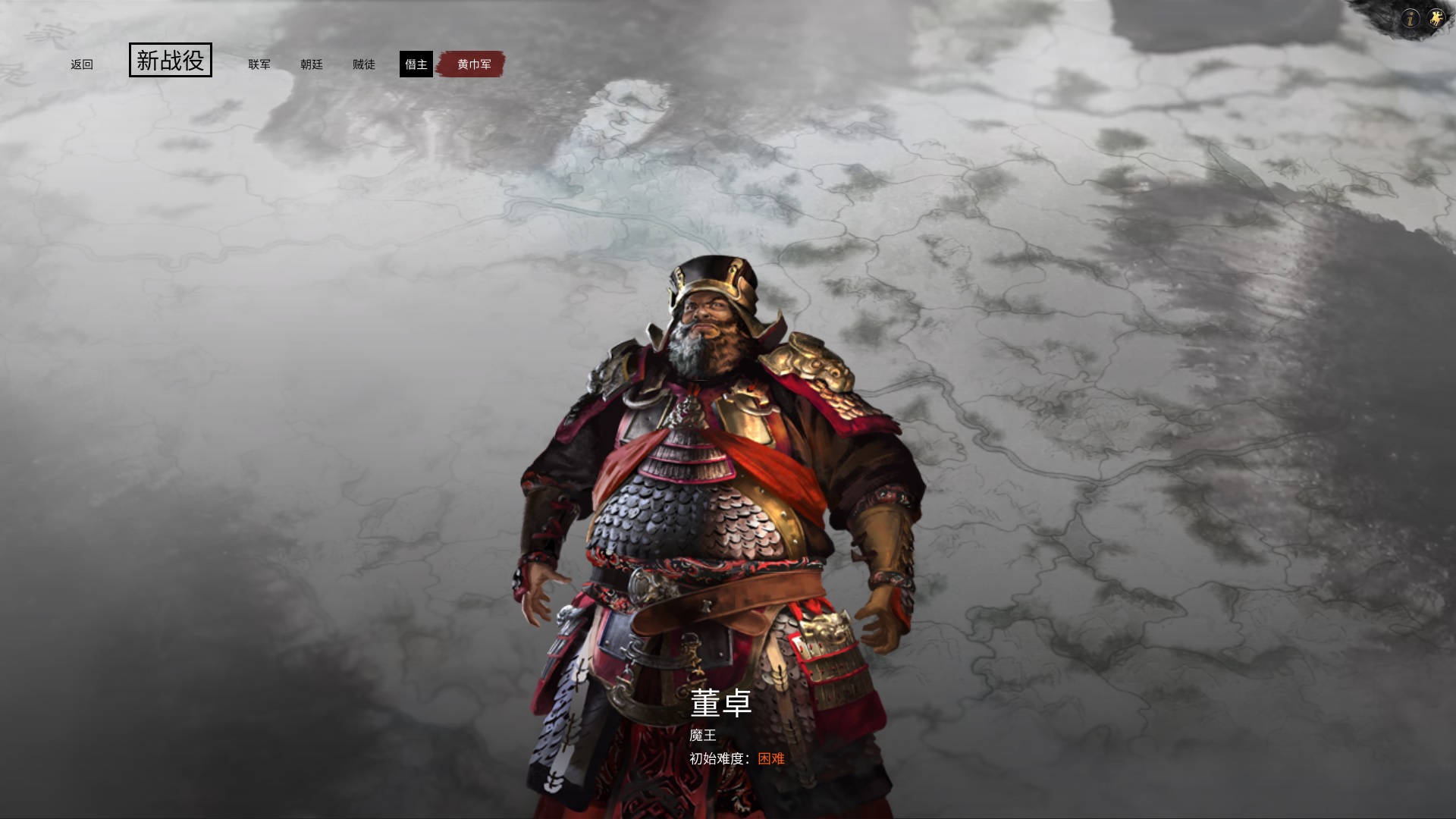Open the 朝廷 faction category

click(313, 65)
